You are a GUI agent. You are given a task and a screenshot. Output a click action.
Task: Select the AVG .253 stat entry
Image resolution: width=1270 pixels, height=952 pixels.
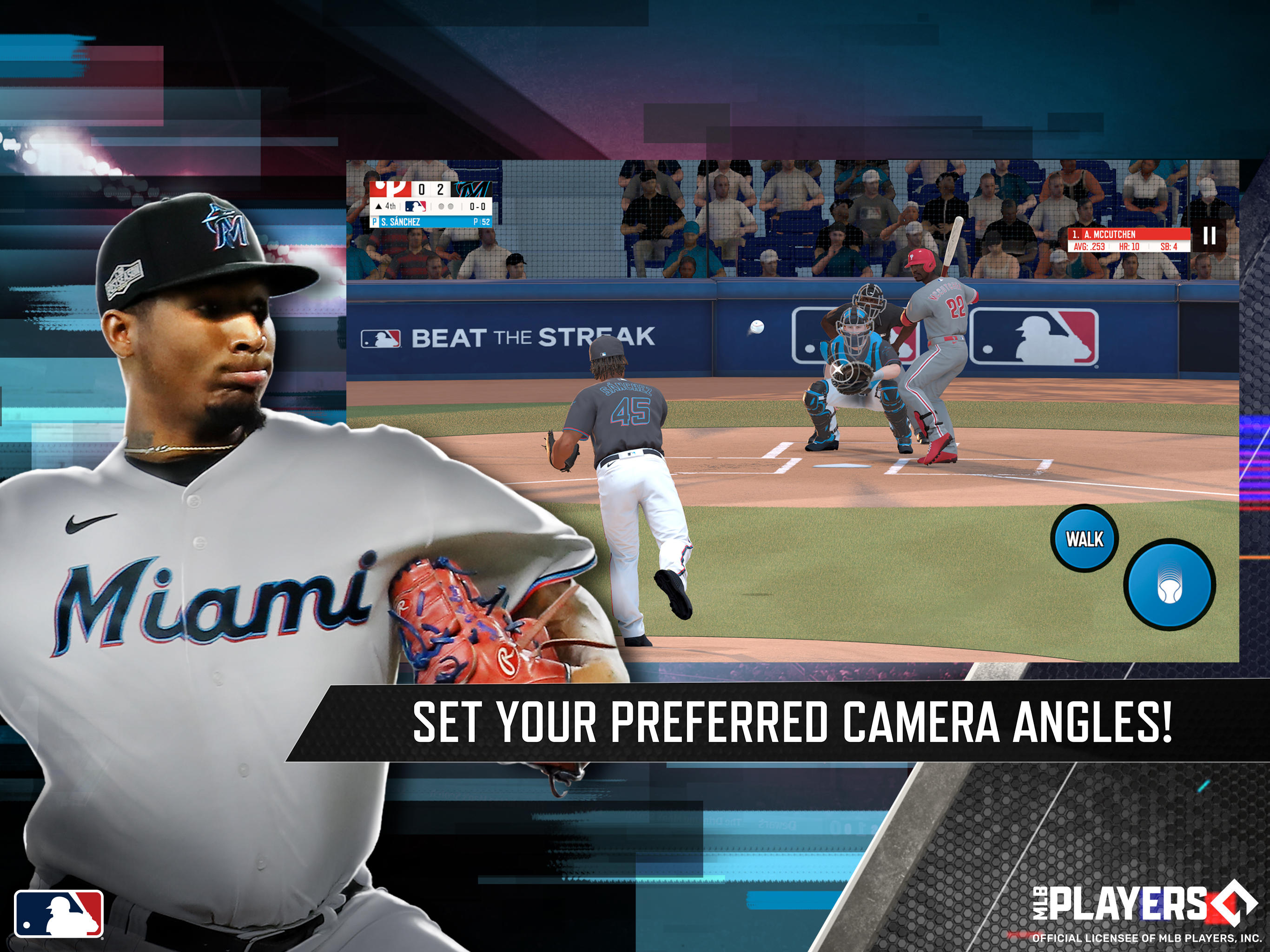1089,246
